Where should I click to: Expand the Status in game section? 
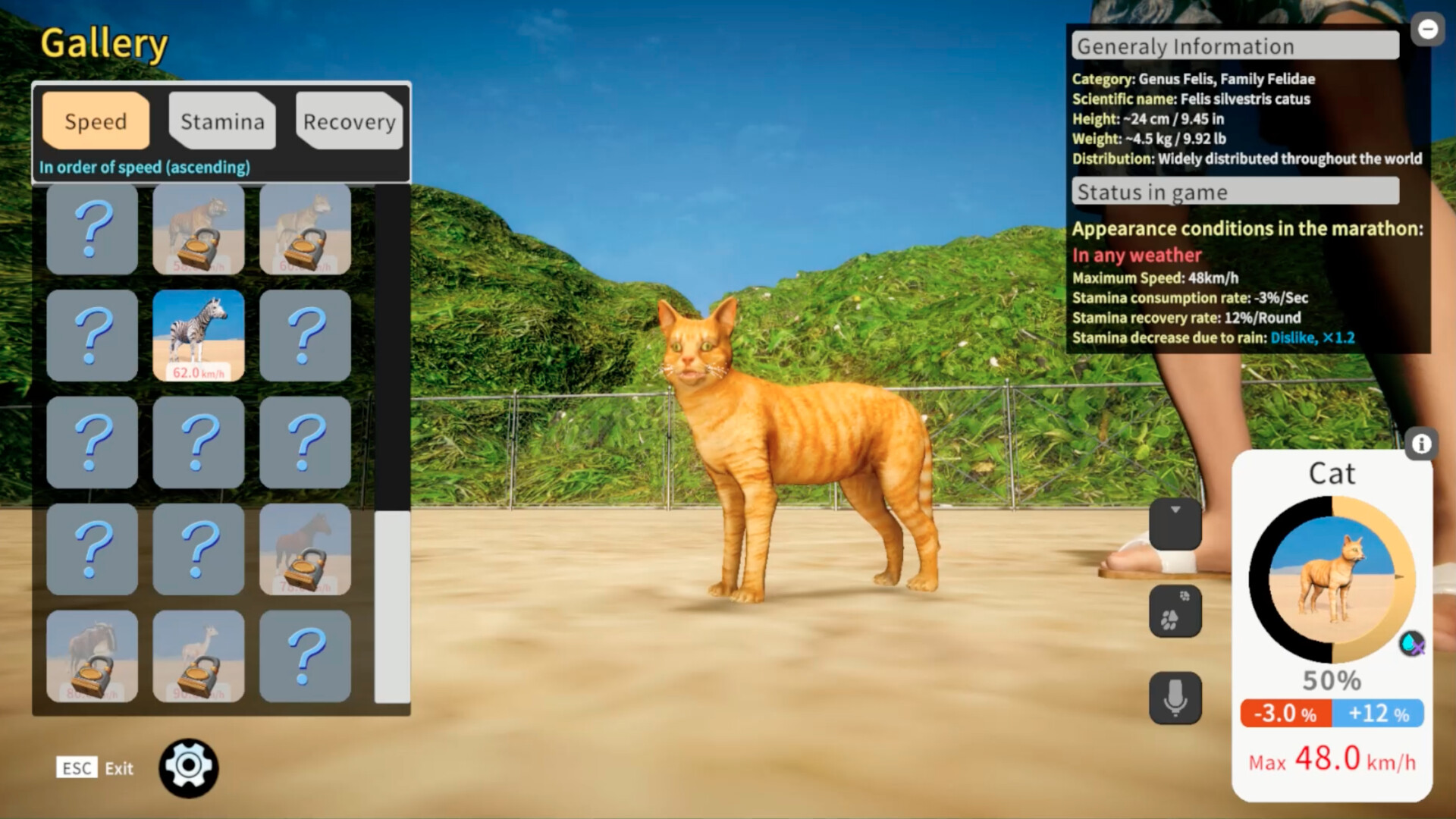pyautogui.click(x=1235, y=192)
